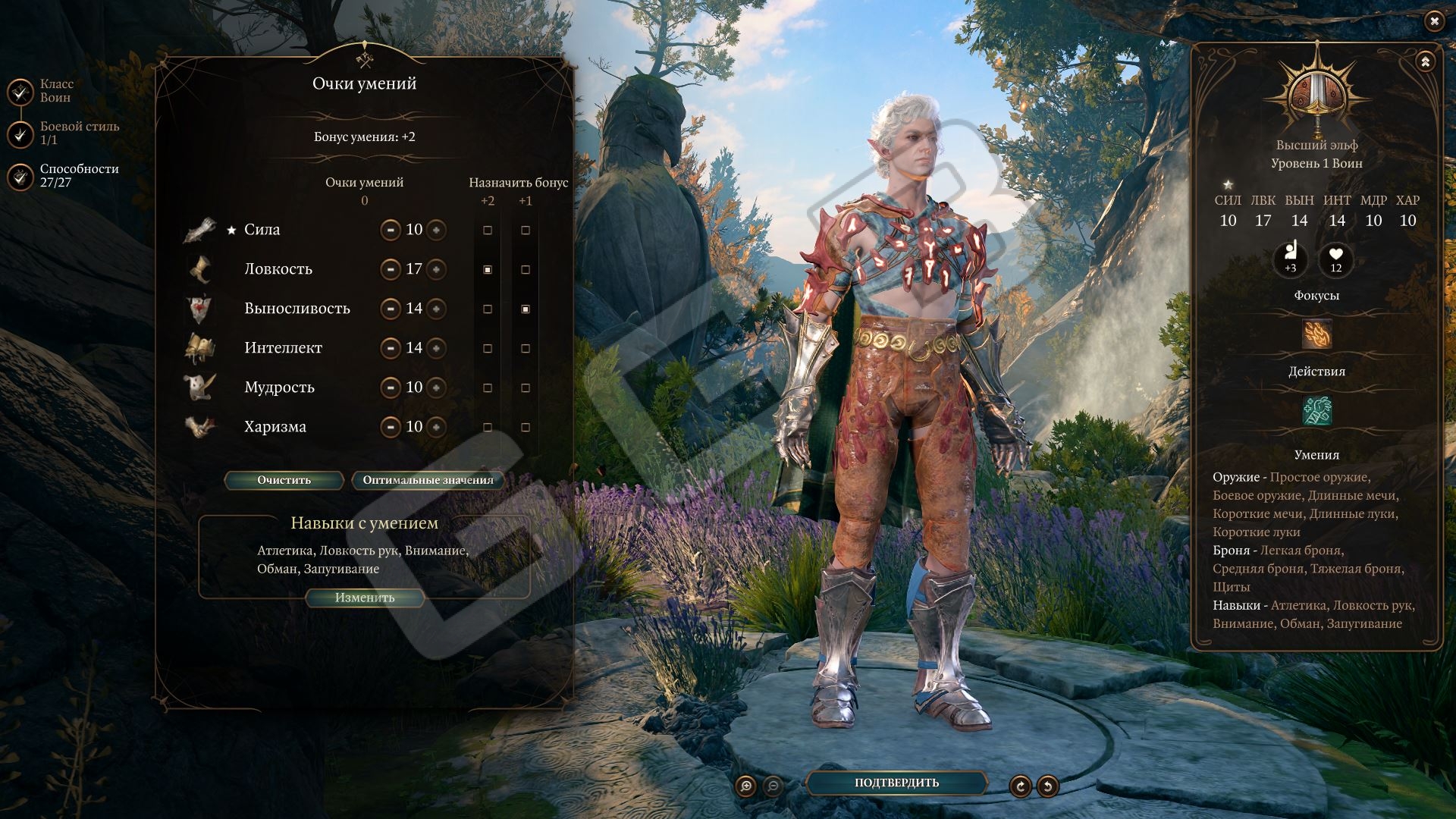This screenshot has width=1456, height=819.
Task: Open skill proficiencies with Изменить button
Action: pyautogui.click(x=365, y=598)
